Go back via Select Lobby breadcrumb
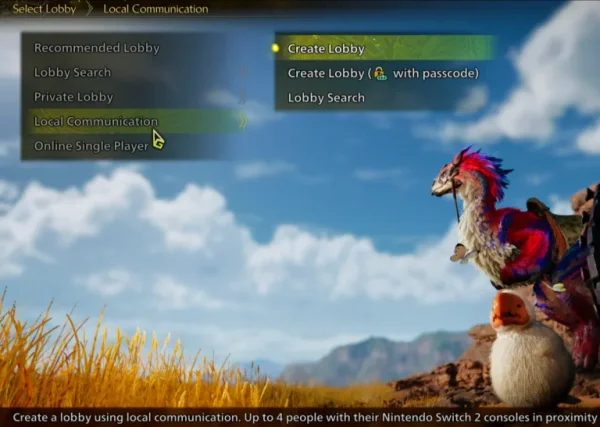The image size is (600, 427). pyautogui.click(x=44, y=9)
